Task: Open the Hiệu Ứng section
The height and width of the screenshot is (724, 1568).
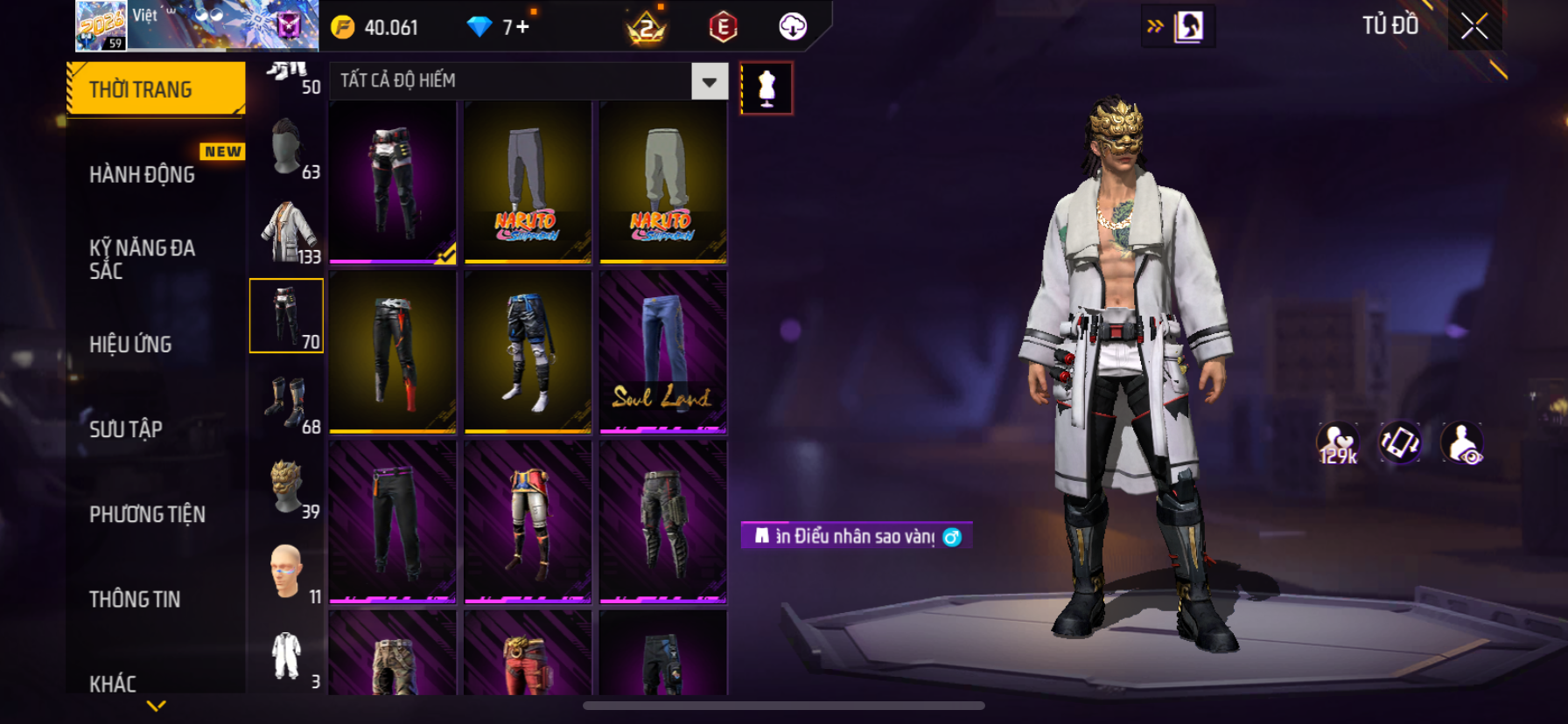Action: [x=131, y=345]
